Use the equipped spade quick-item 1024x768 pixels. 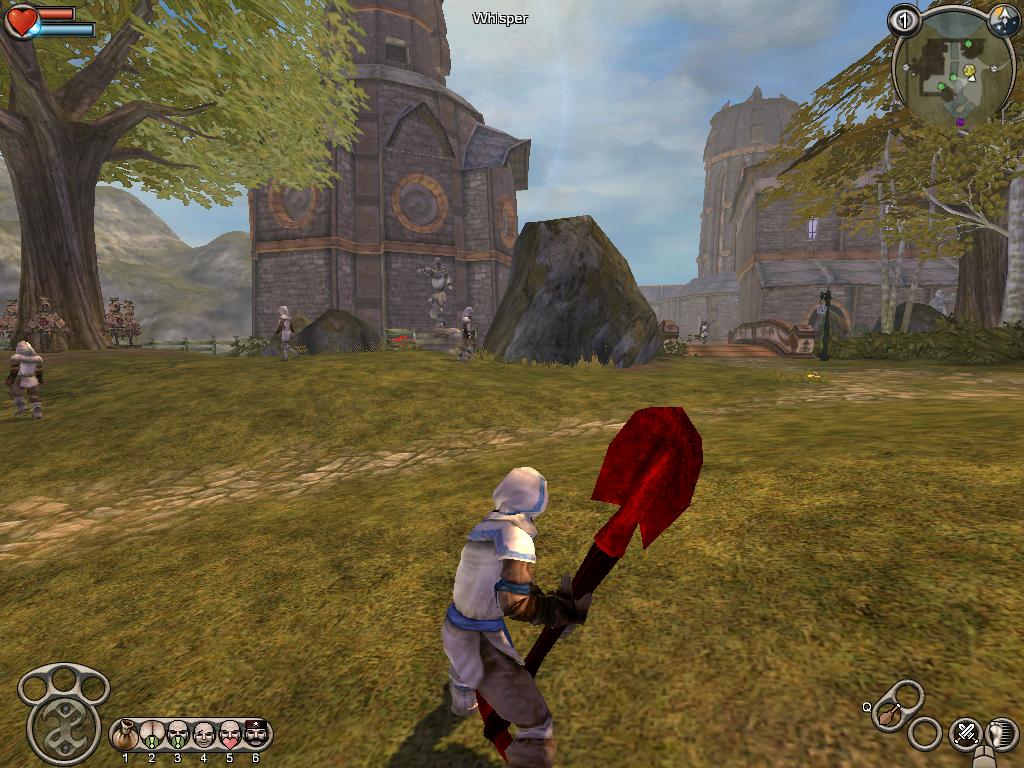(x=889, y=714)
